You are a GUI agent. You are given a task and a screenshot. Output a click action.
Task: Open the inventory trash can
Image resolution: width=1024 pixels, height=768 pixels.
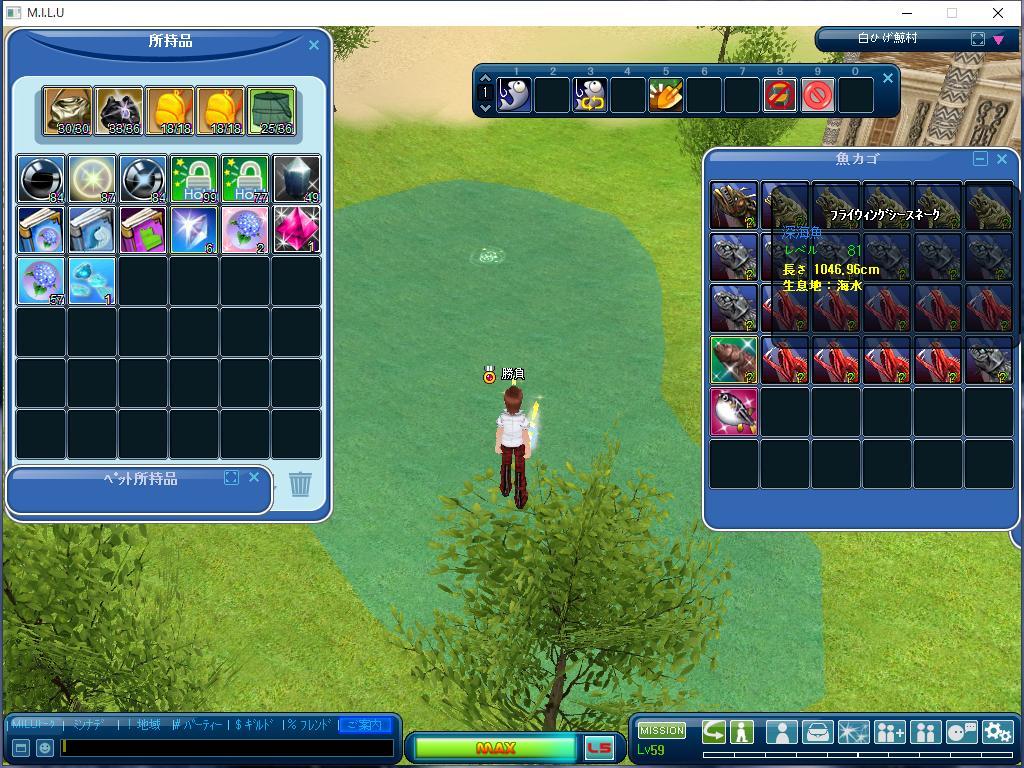point(300,484)
